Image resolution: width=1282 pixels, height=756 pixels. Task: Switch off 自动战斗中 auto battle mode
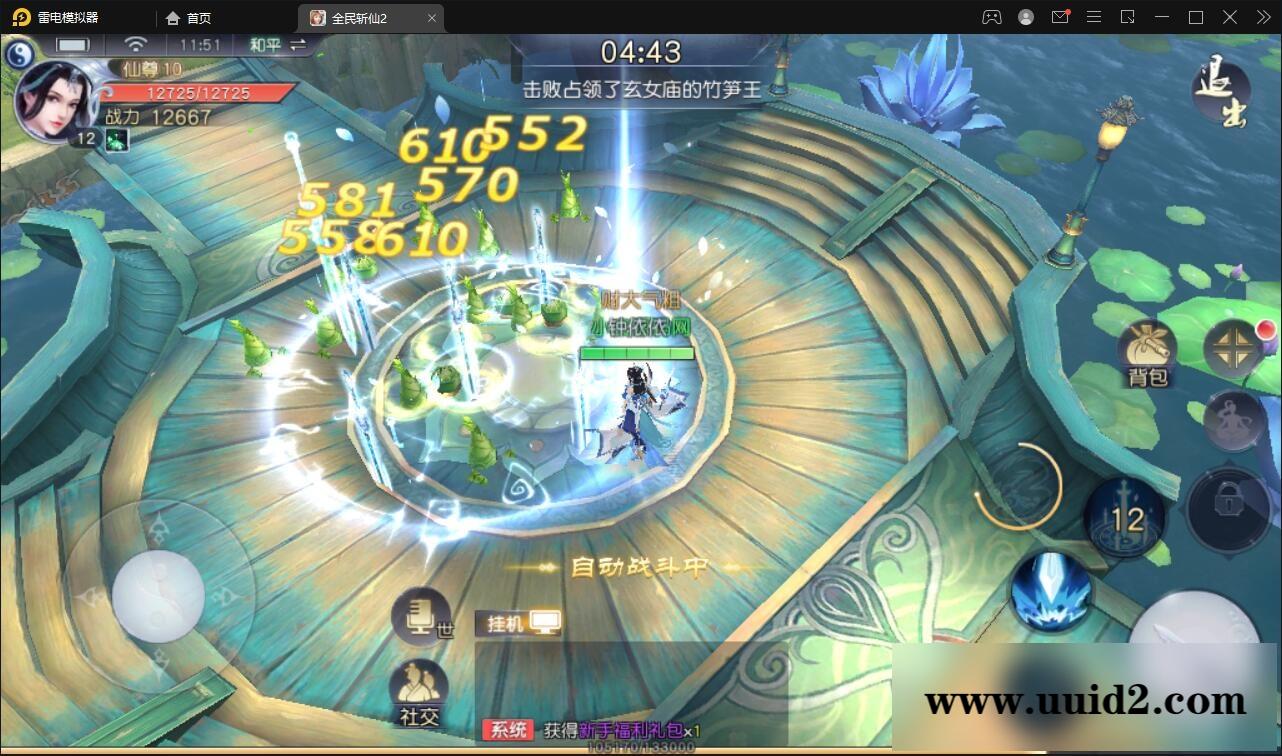(x=640, y=565)
